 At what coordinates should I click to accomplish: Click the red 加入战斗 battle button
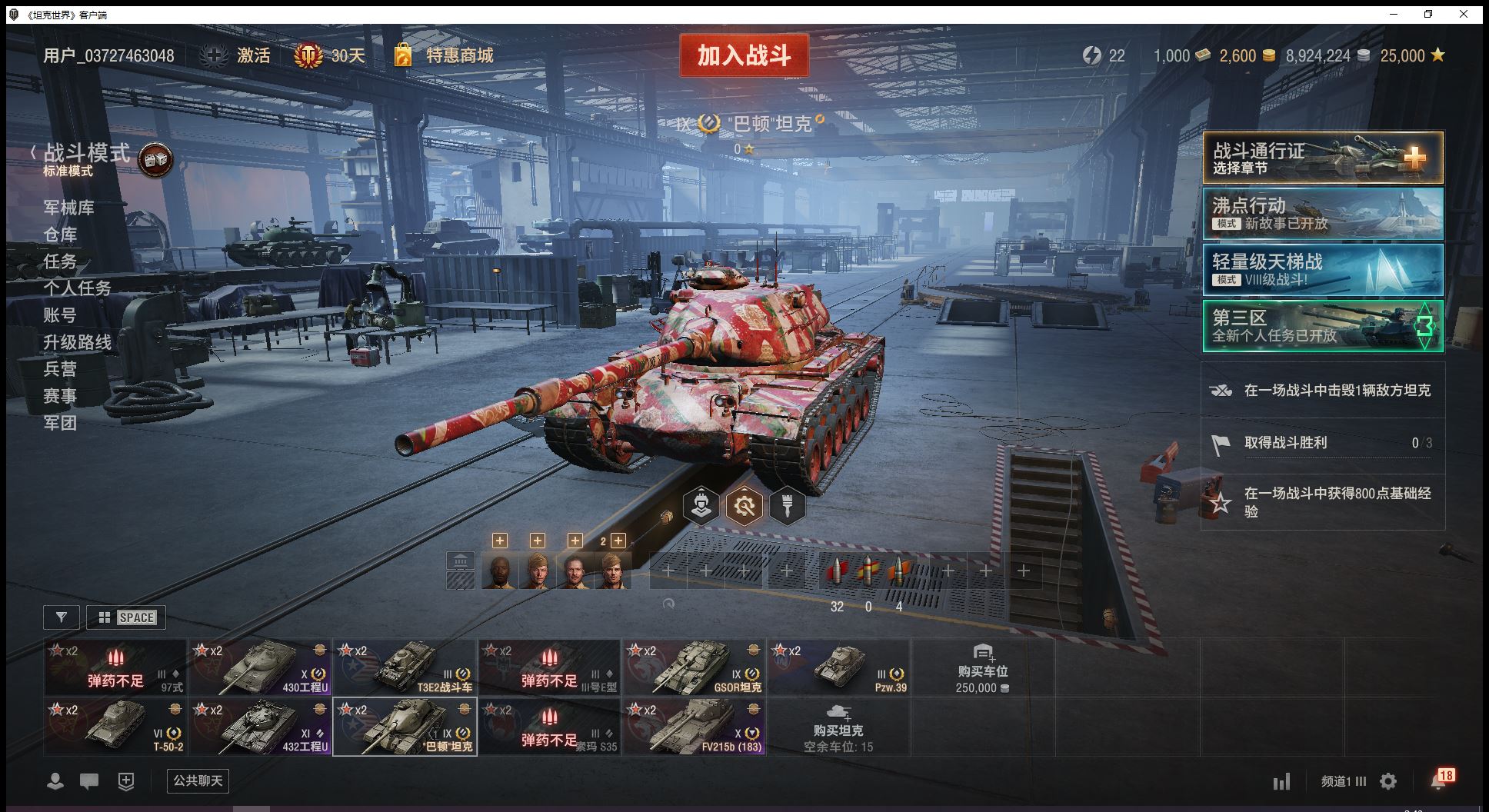point(744,55)
